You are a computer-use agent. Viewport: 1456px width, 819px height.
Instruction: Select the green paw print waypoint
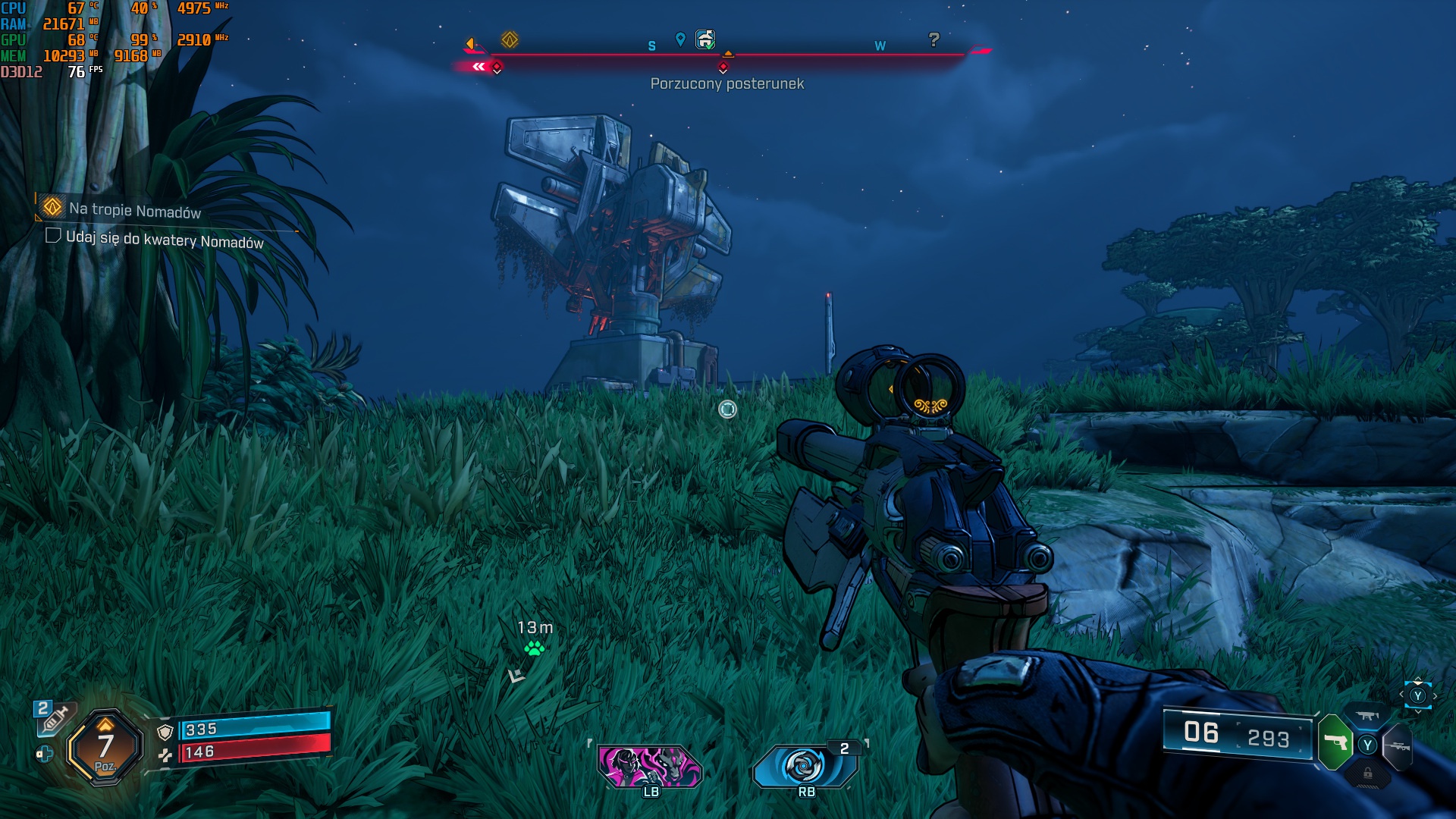[535, 648]
